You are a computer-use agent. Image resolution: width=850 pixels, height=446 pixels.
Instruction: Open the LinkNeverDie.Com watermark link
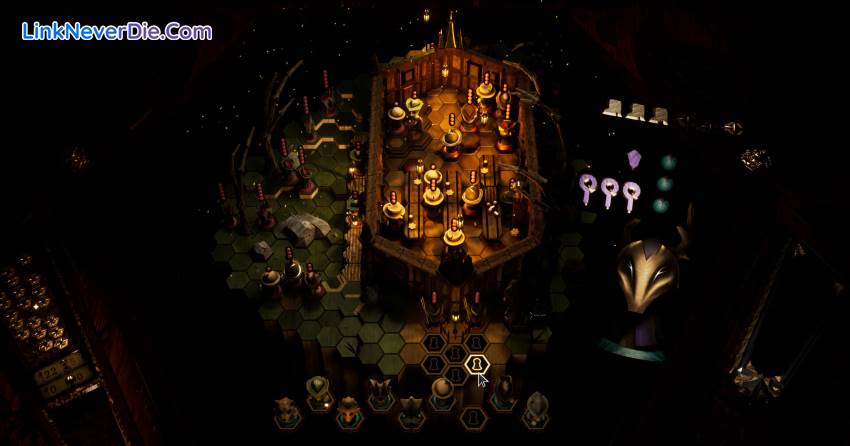click(x=117, y=32)
